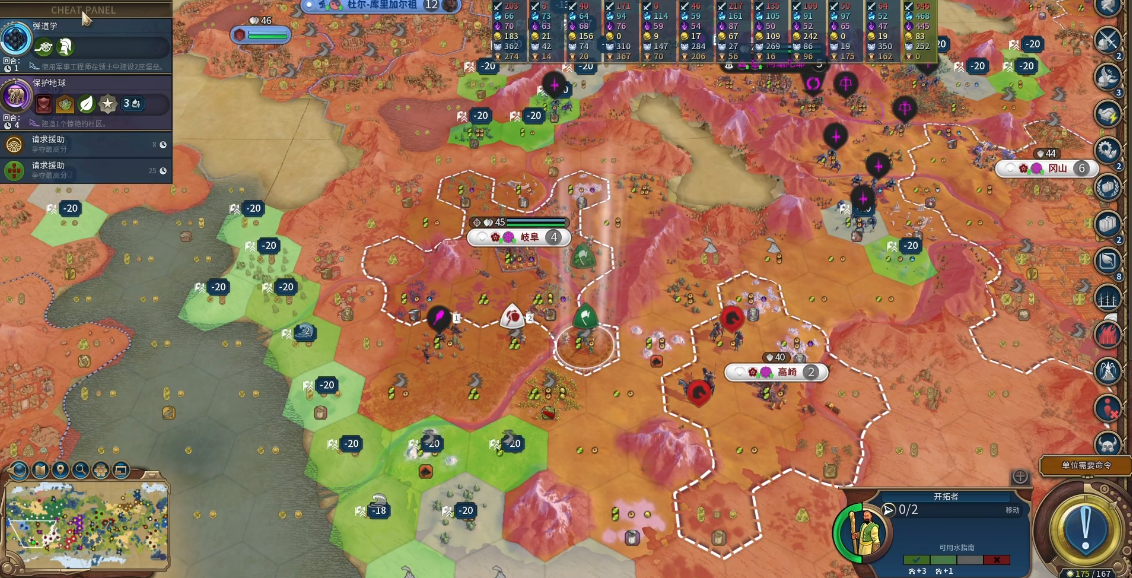
Task: Select the Okayama city banner
Action: click(1045, 168)
